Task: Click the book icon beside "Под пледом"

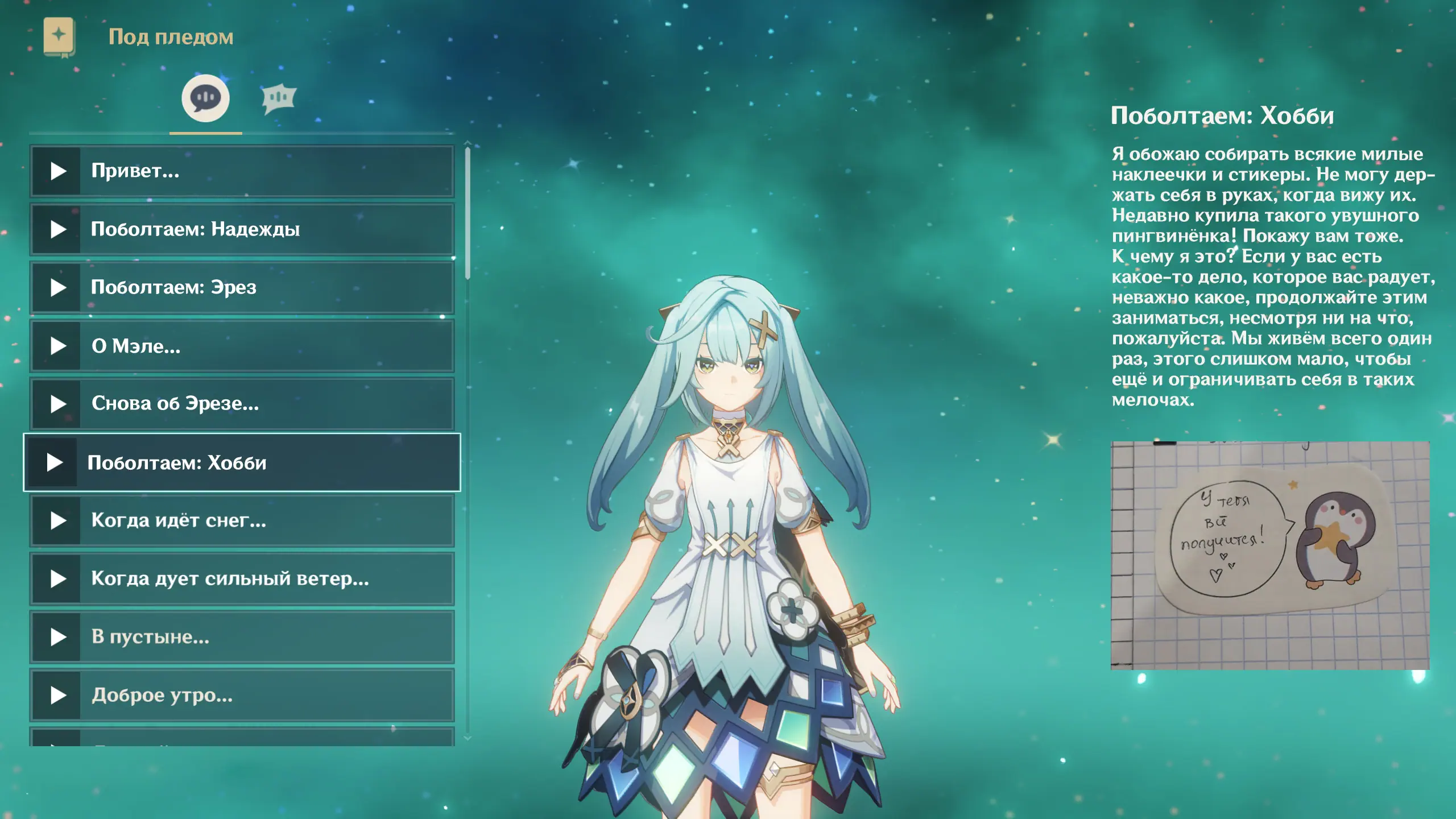Action: click(x=59, y=37)
